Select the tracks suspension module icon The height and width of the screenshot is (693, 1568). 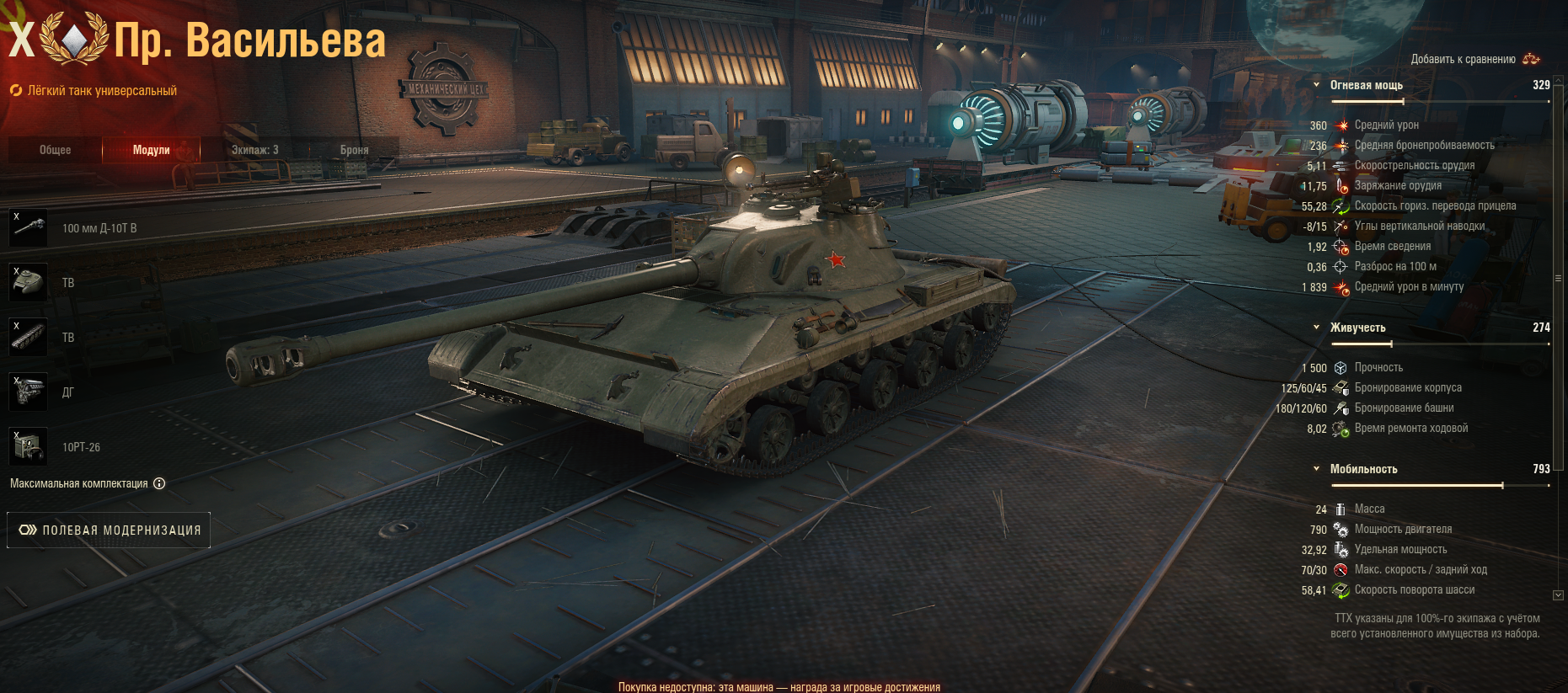click(x=29, y=338)
